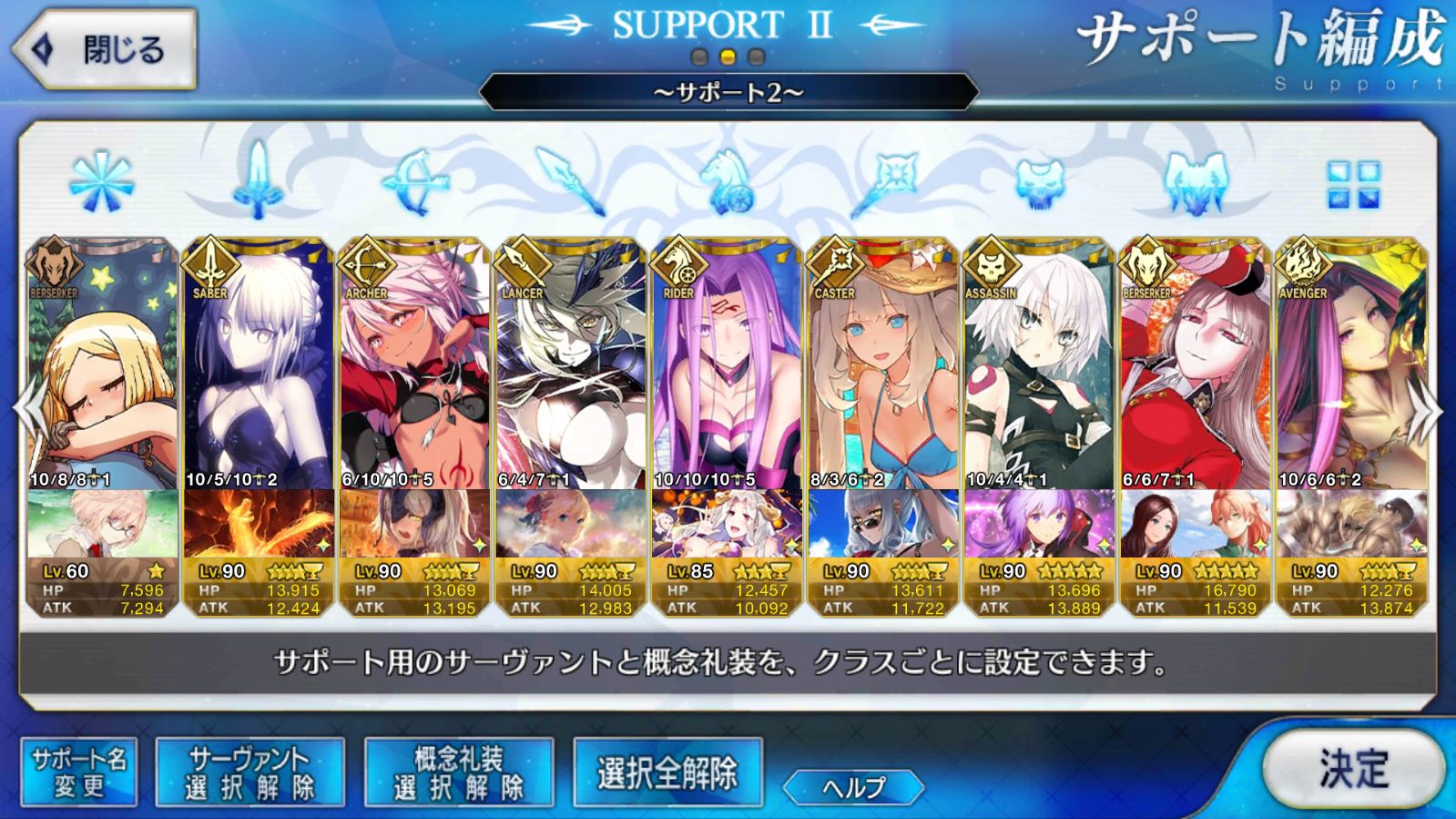This screenshot has height=819, width=1456.
Task: Select the Lv.90 BERSERKER in red uniform
Action: (x=1195, y=364)
